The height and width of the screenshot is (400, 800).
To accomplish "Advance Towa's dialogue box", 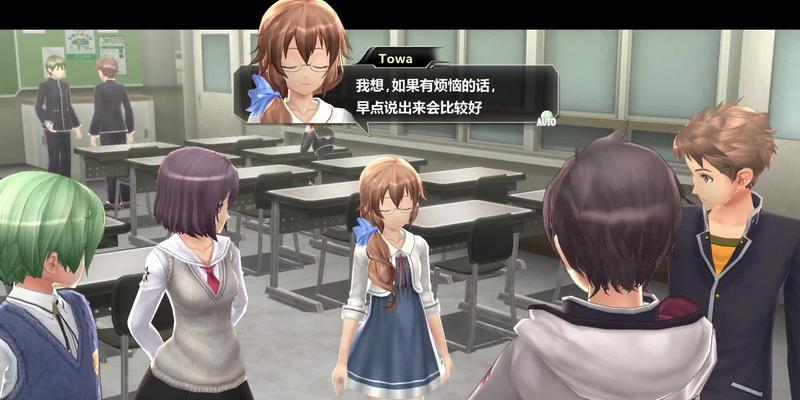I will coord(440,97).
